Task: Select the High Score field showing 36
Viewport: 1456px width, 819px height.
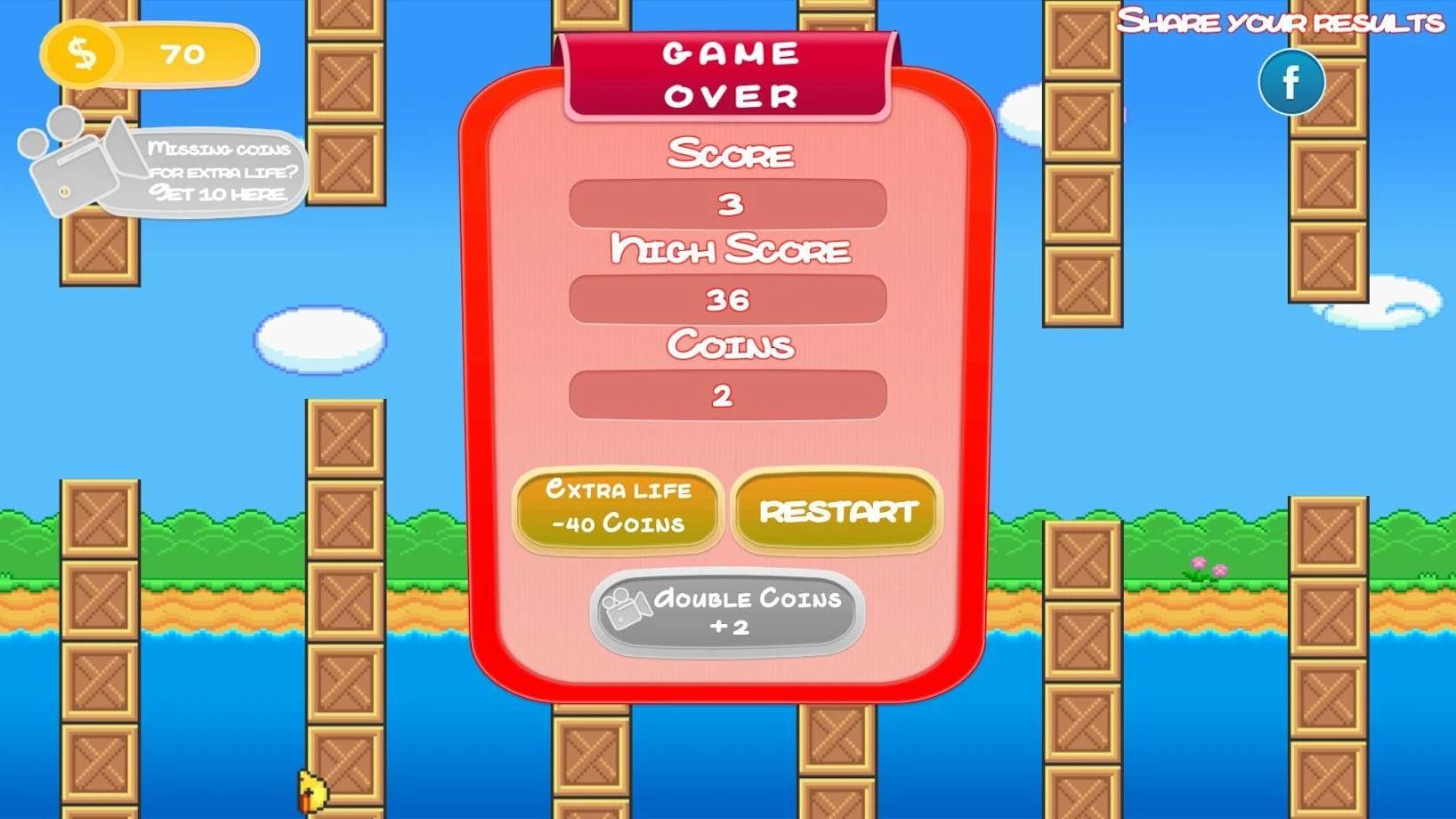Action: tap(727, 300)
